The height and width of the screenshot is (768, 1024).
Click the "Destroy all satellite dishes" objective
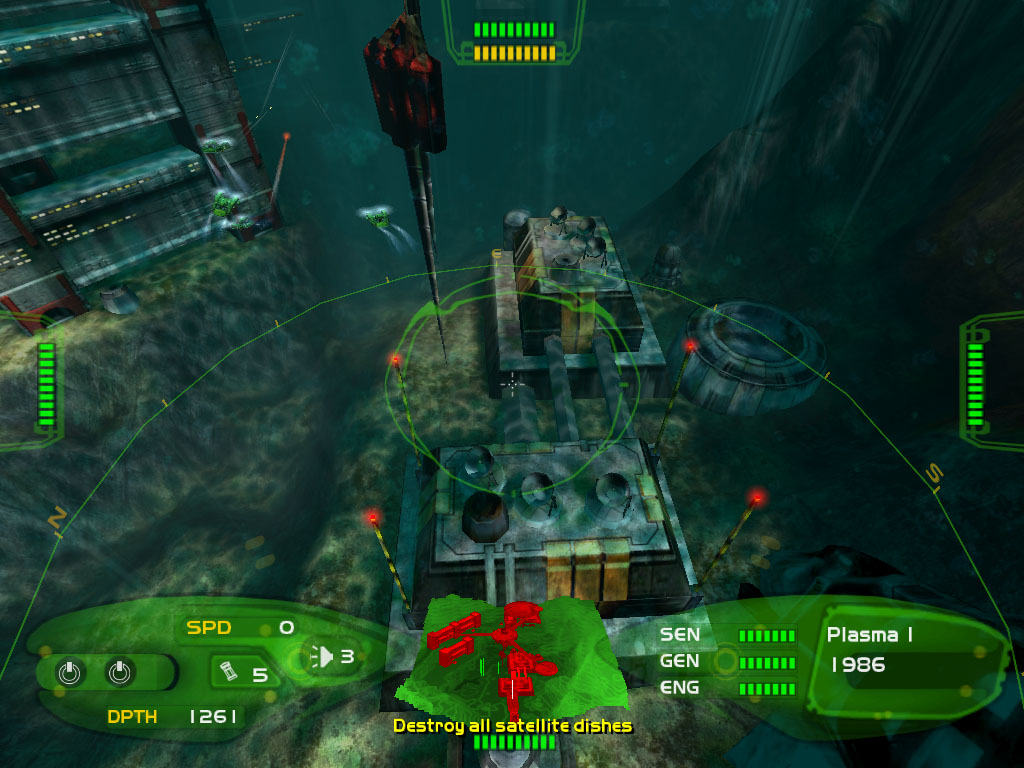pos(512,725)
